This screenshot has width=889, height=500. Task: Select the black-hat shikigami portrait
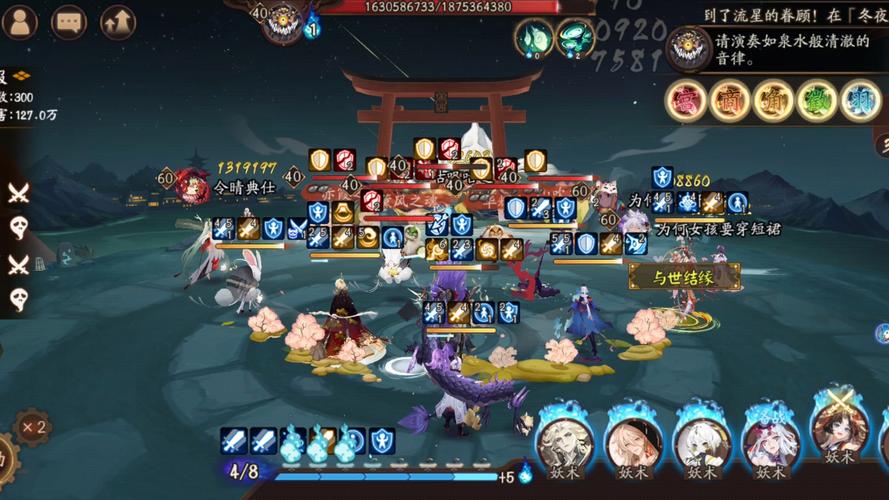pyautogui.click(x=634, y=442)
